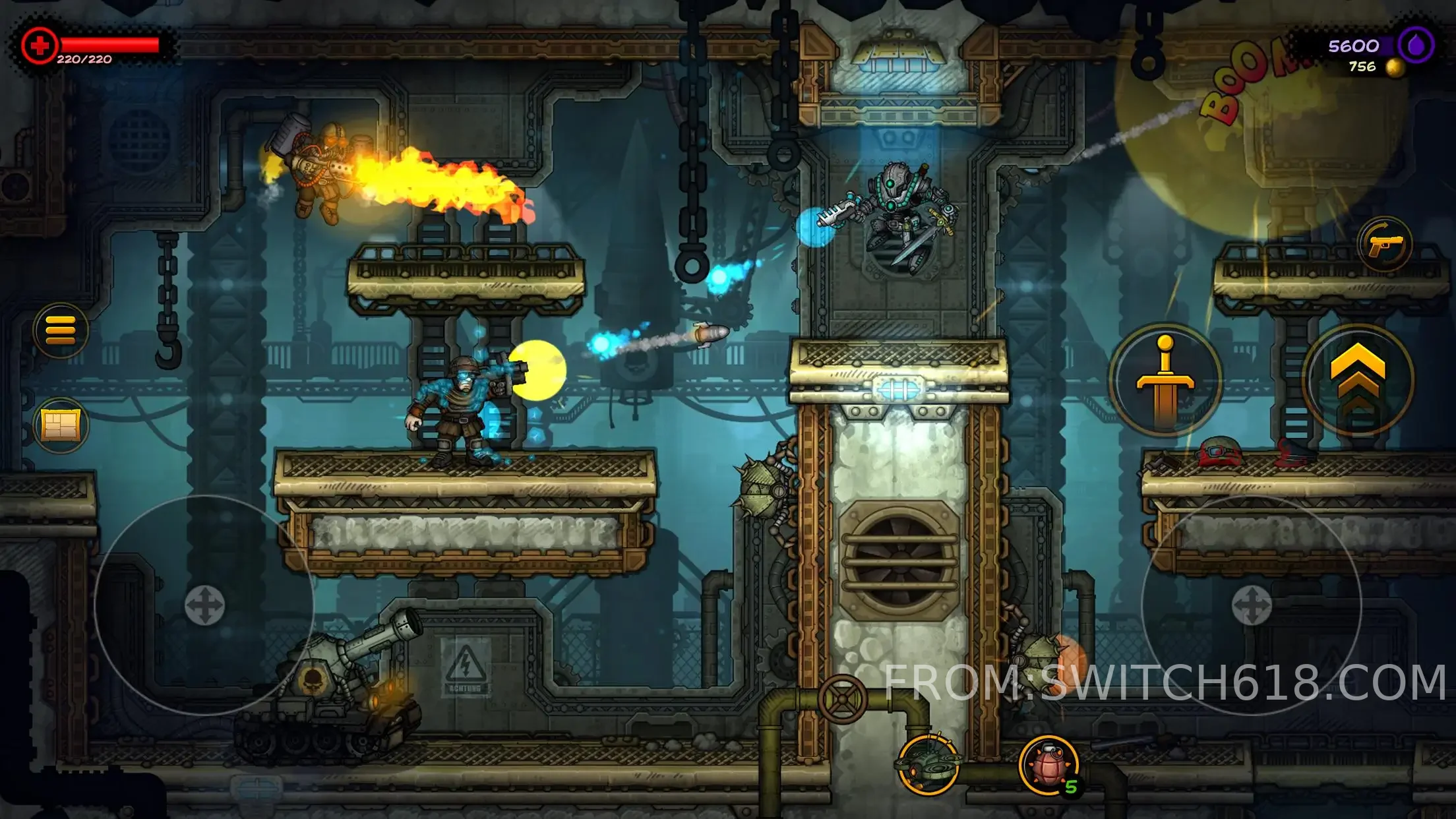The height and width of the screenshot is (819, 1456).
Task: Throw a grenade using the grenade icon
Action: [x=1048, y=764]
